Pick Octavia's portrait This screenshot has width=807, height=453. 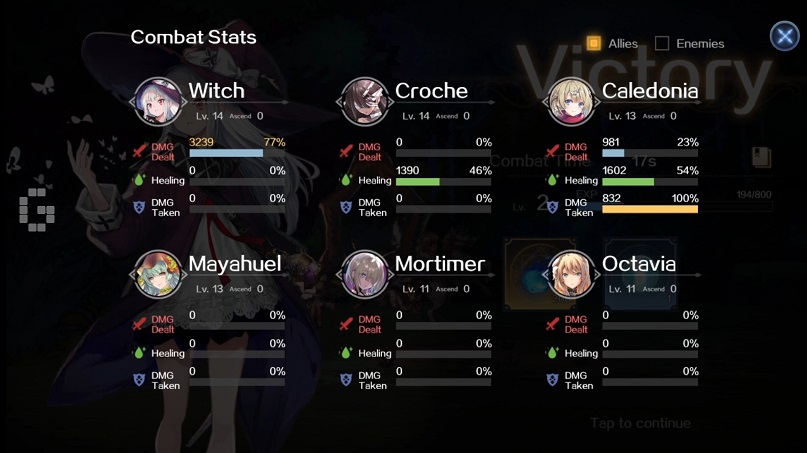point(571,274)
